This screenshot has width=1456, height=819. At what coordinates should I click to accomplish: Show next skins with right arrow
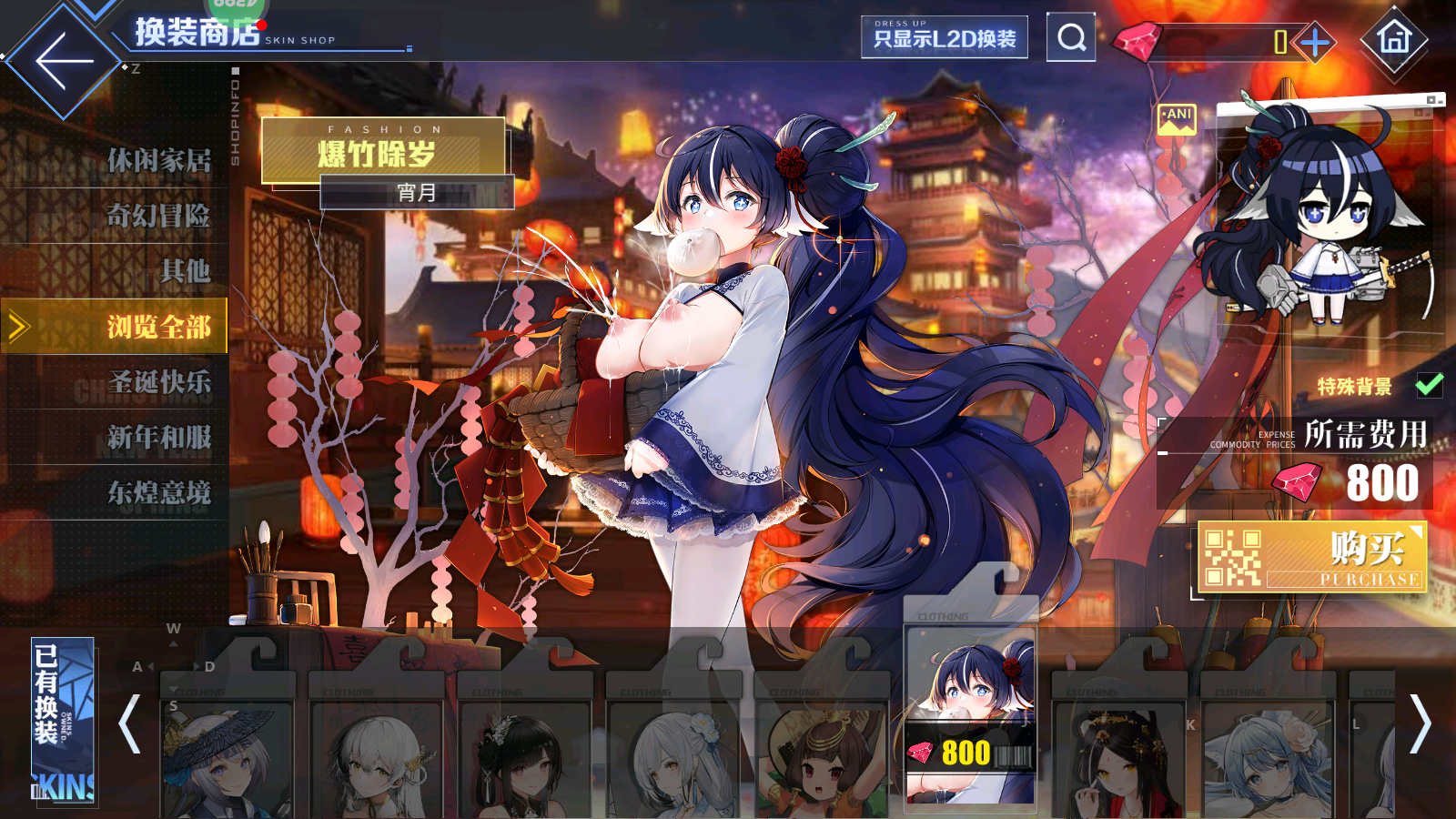coord(1419,724)
